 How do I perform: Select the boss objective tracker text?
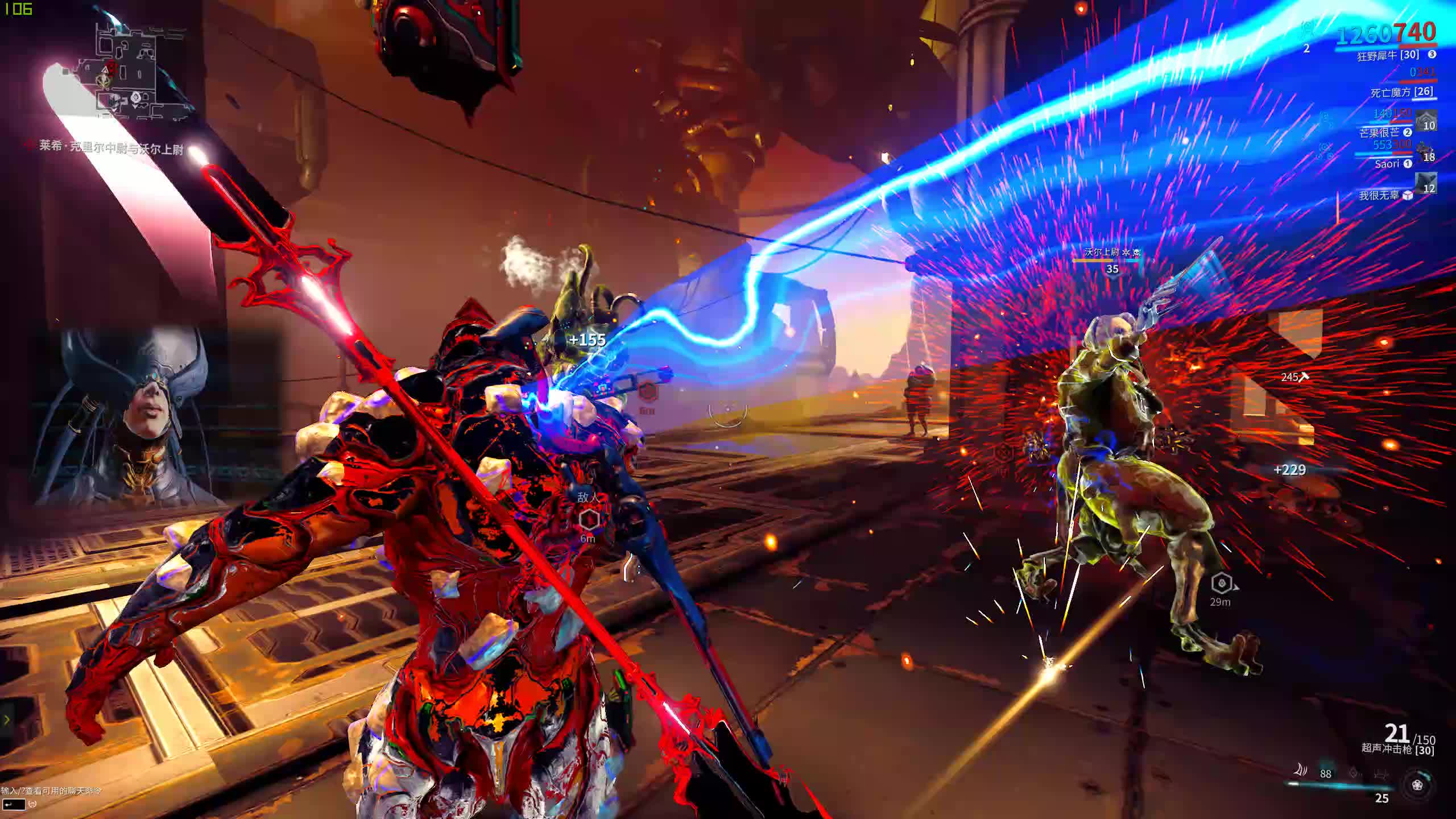[111, 147]
